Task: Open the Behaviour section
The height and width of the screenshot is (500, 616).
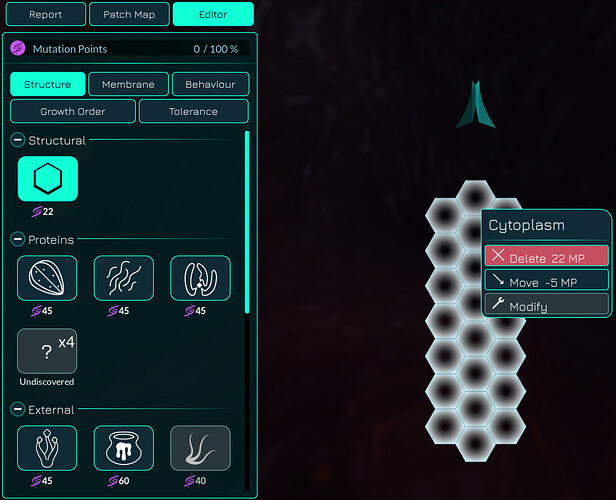Action: [210, 85]
